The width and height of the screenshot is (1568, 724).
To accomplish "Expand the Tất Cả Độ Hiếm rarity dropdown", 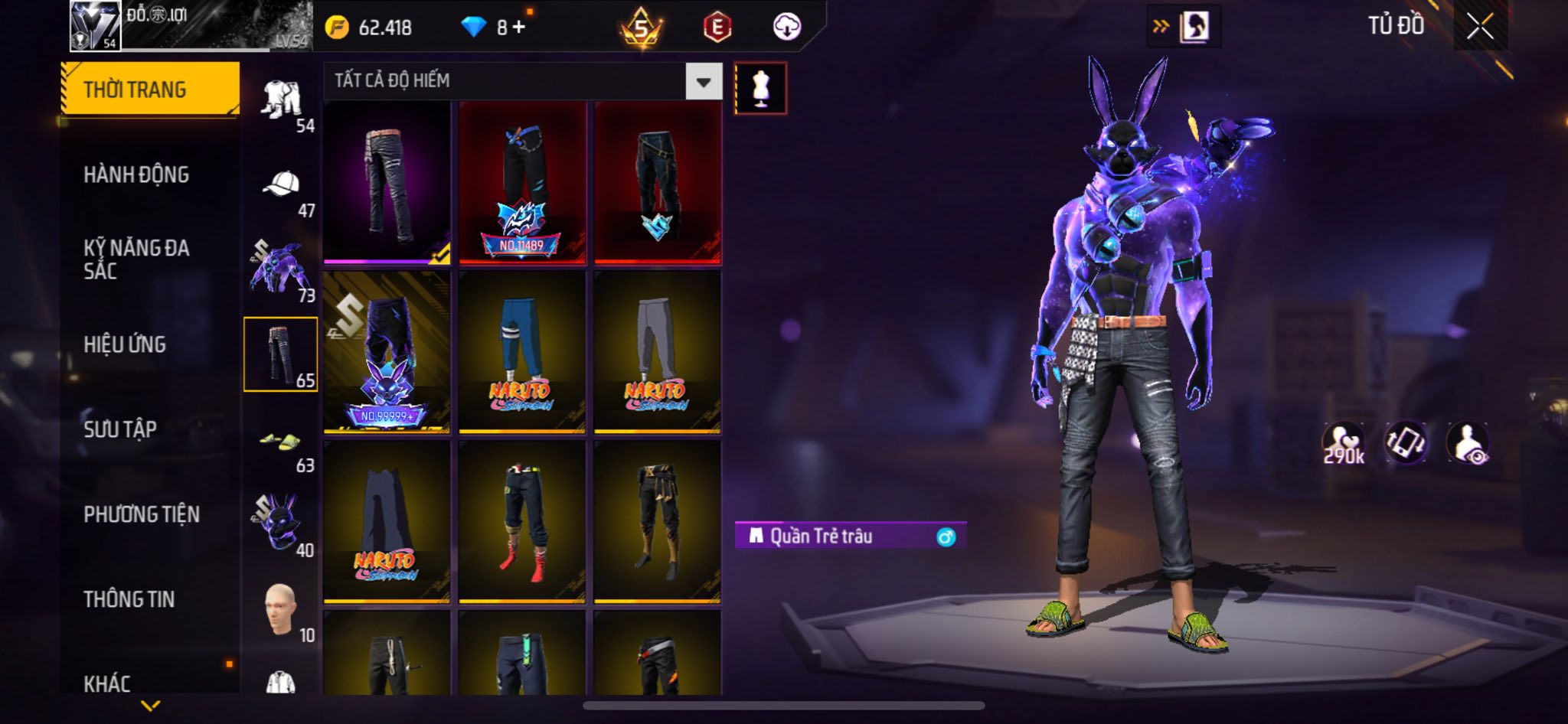I will (x=704, y=81).
